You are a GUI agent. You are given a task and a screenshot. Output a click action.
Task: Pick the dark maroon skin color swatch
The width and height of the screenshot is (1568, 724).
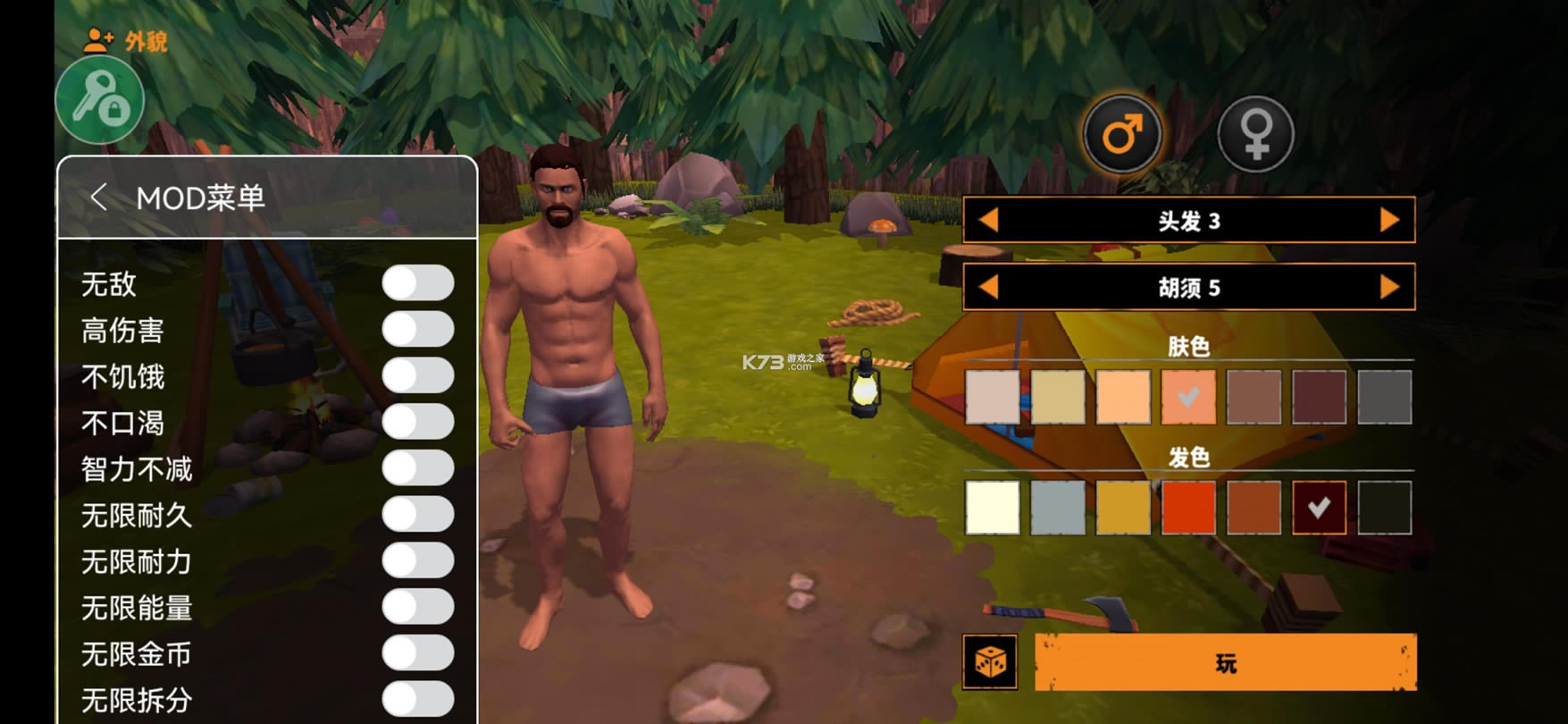tap(1319, 397)
